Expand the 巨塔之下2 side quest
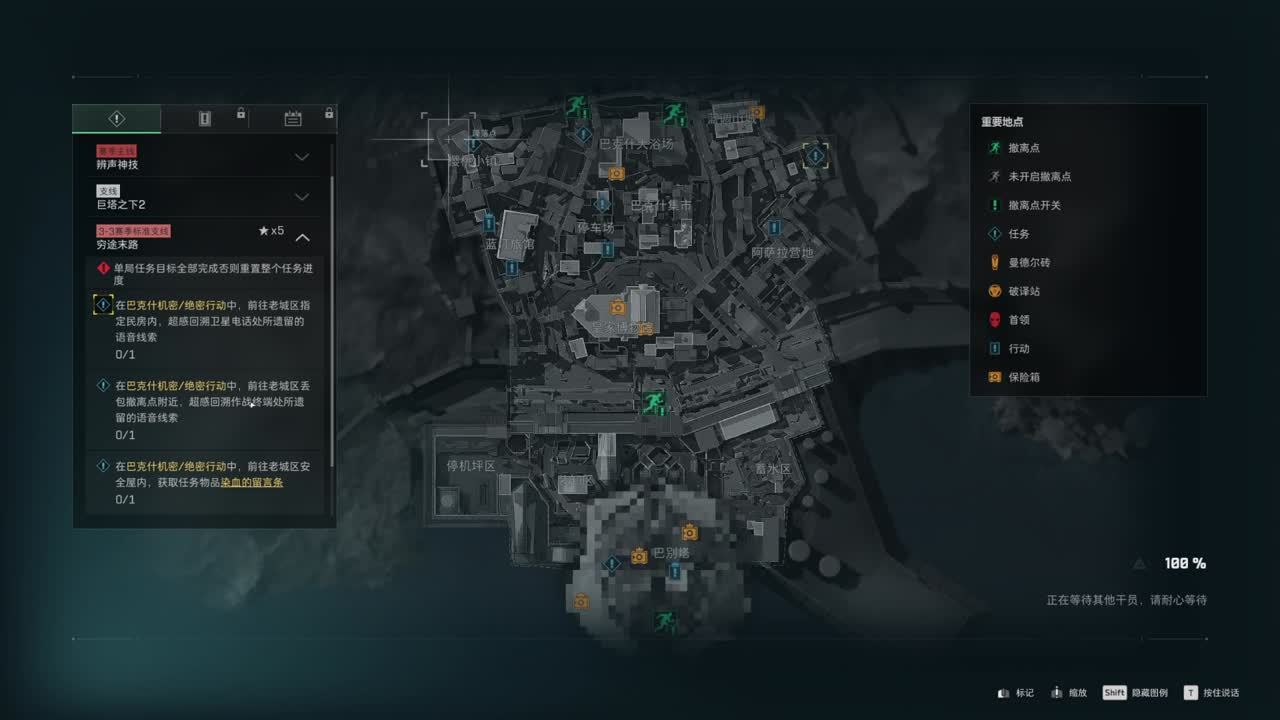Screen dimensions: 1280x720 click(x=301, y=197)
